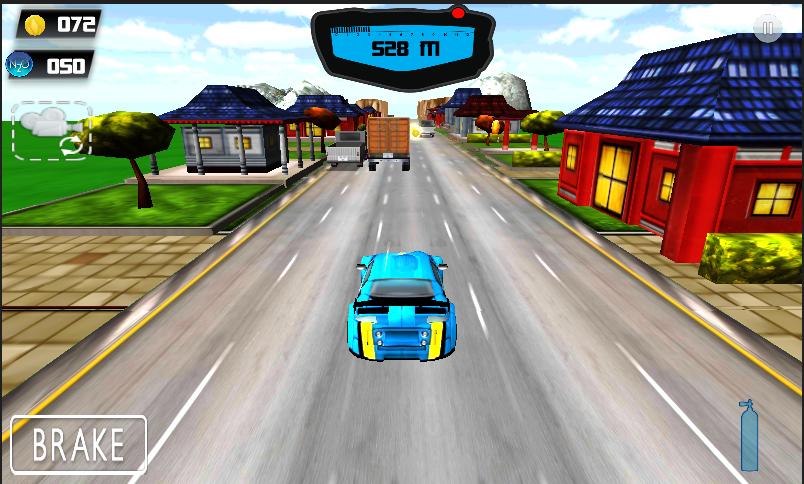The height and width of the screenshot is (484, 804).
Task: Pause the game with the pause icon
Action: 767,29
